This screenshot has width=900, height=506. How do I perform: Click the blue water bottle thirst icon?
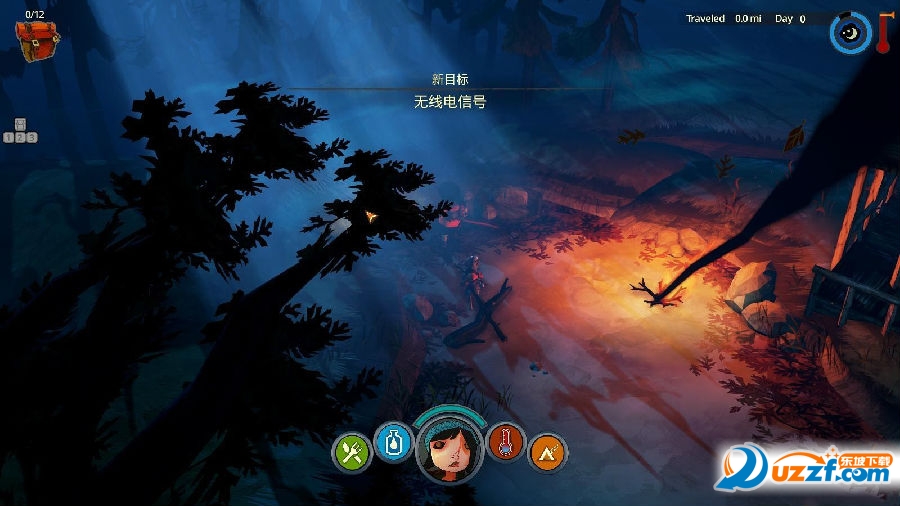point(392,440)
